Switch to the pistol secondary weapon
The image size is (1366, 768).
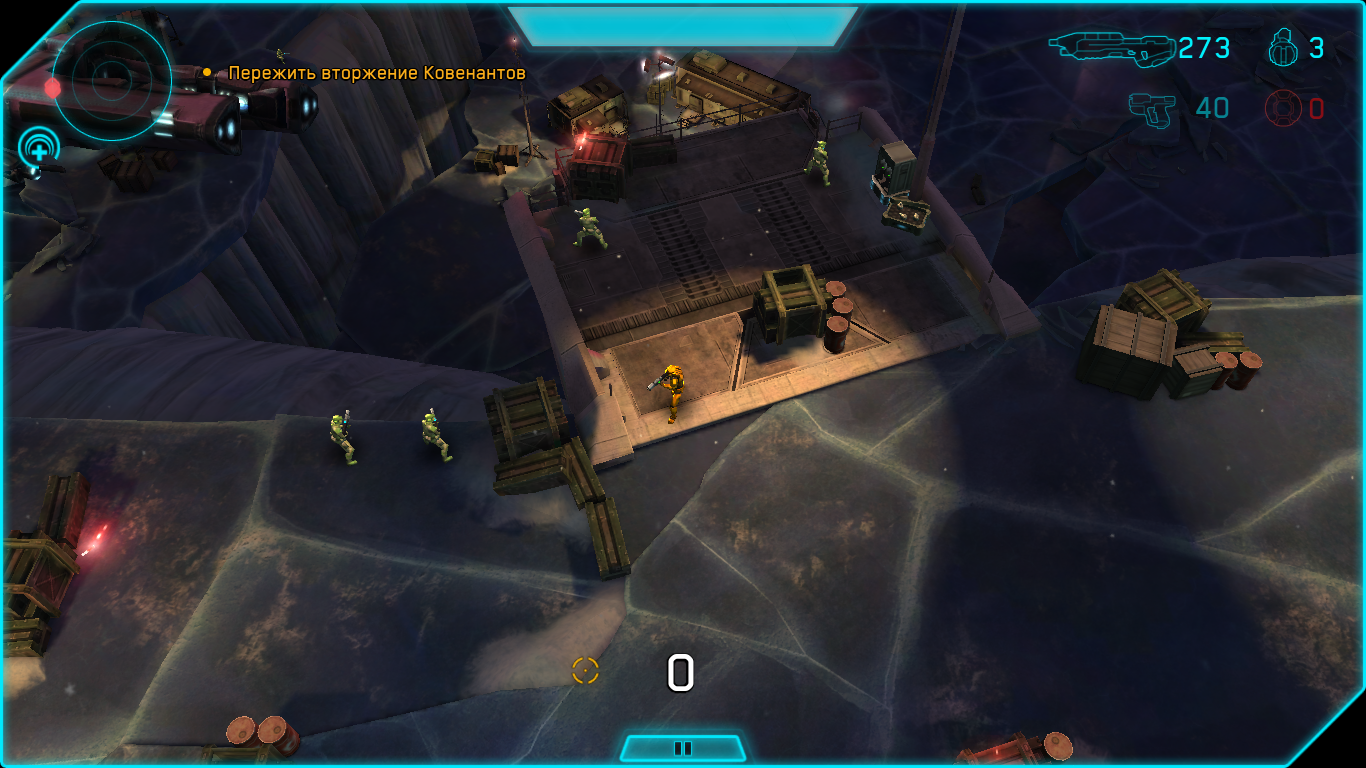click(x=1152, y=108)
